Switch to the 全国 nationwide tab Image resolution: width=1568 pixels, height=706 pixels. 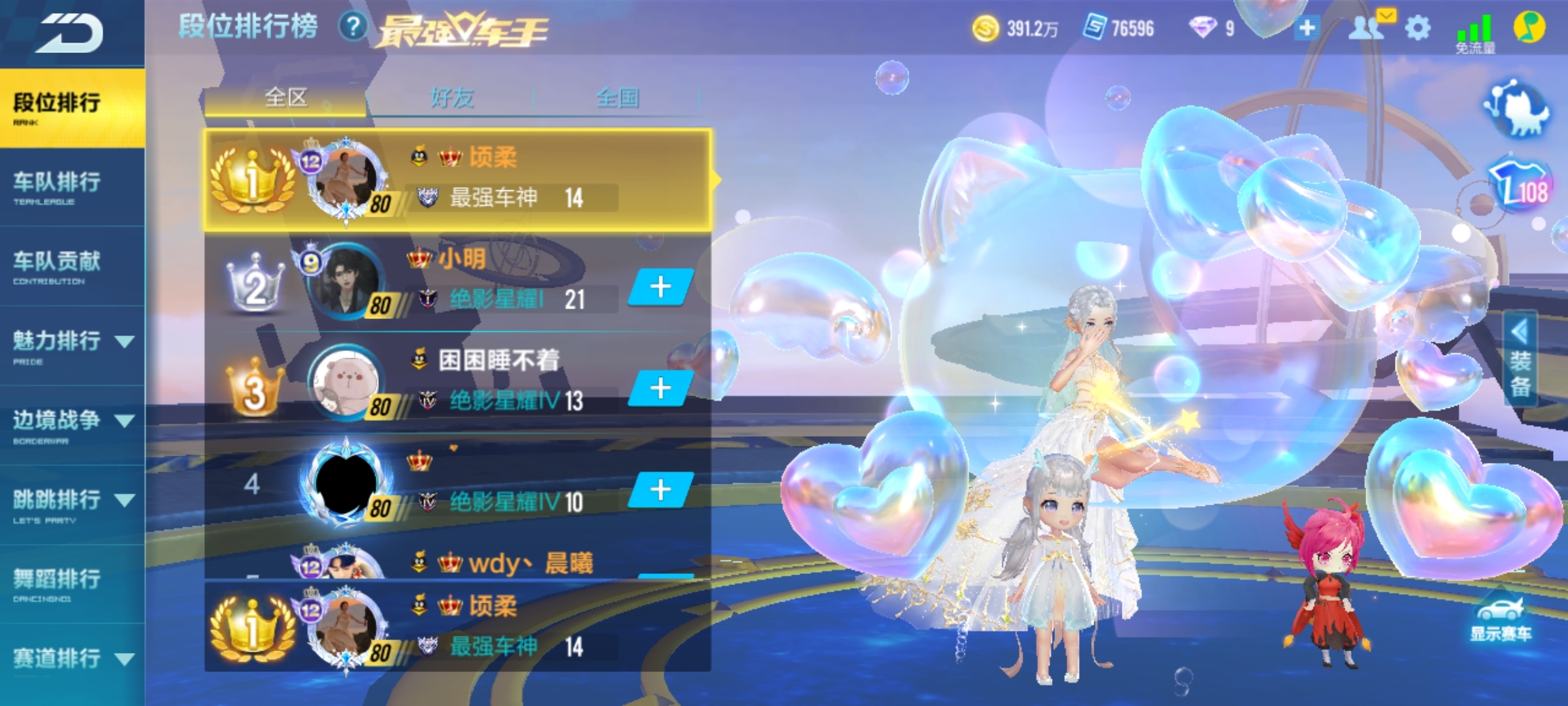point(617,99)
